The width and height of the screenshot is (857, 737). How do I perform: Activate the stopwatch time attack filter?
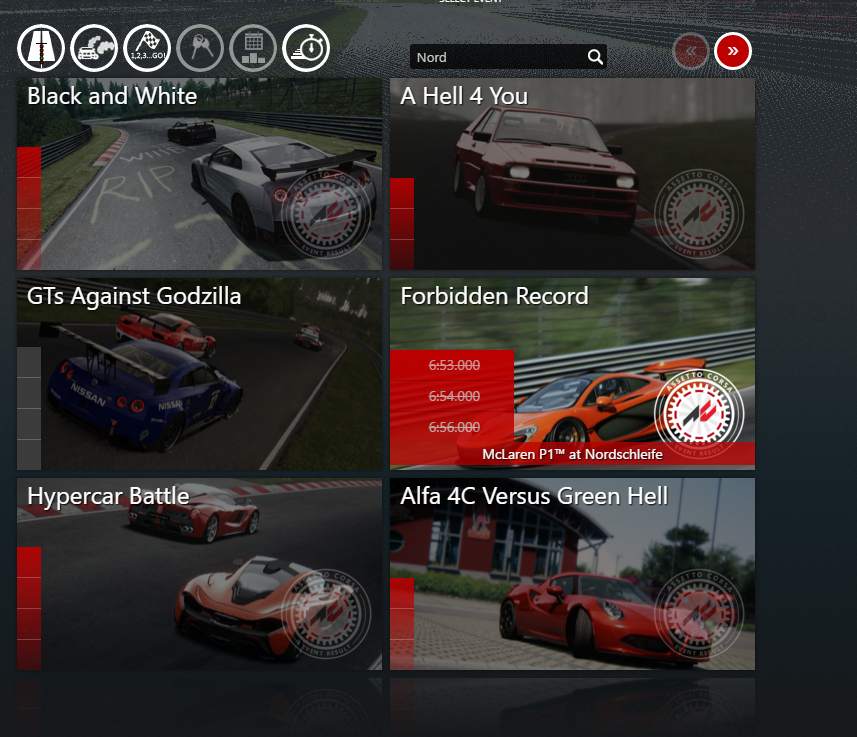pos(306,48)
